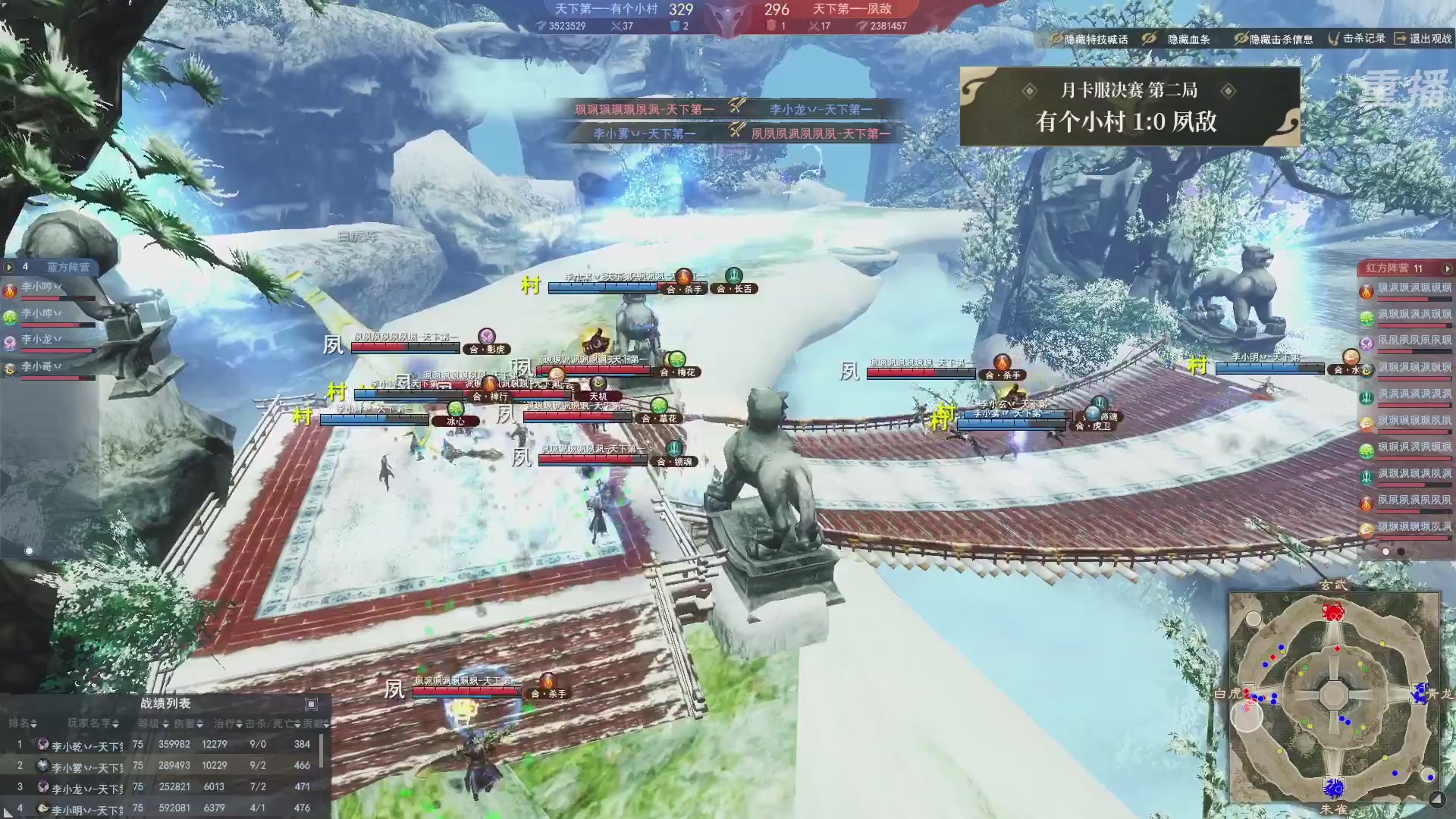Screen dimensions: 1456x819
Task: Sort scoreboard by 玩家名字 player name
Action: coord(93,723)
